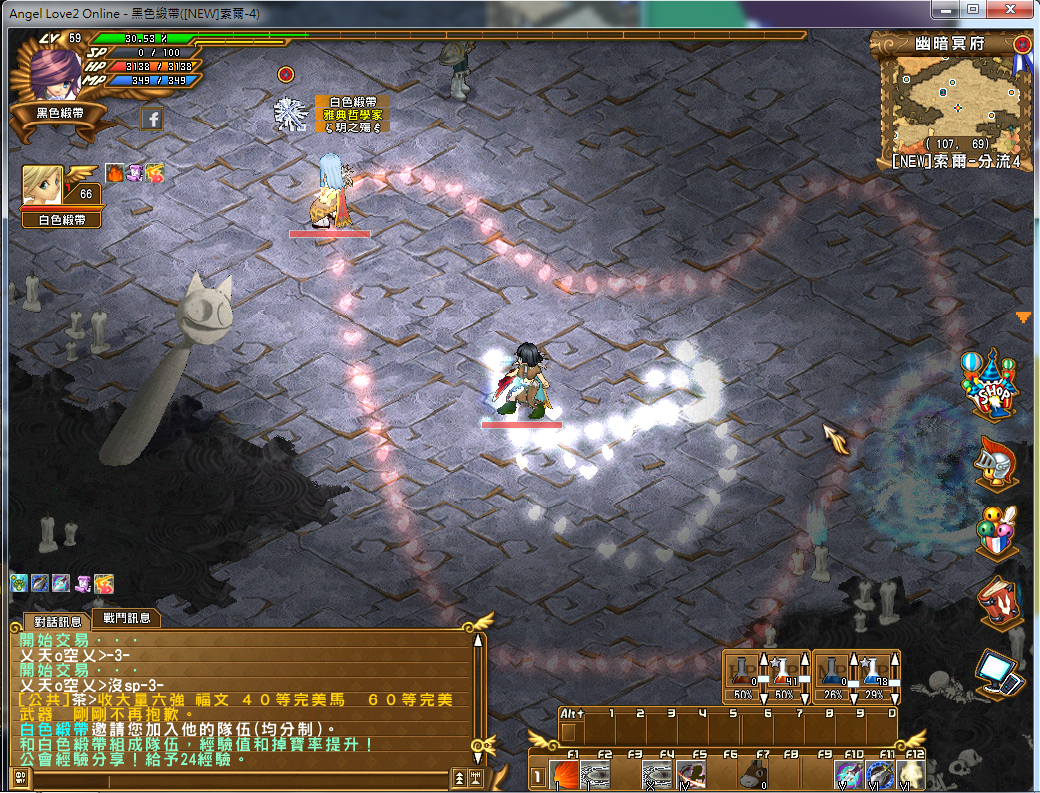
Task: Activate the F11 blue ring sword skill
Action: (x=880, y=775)
